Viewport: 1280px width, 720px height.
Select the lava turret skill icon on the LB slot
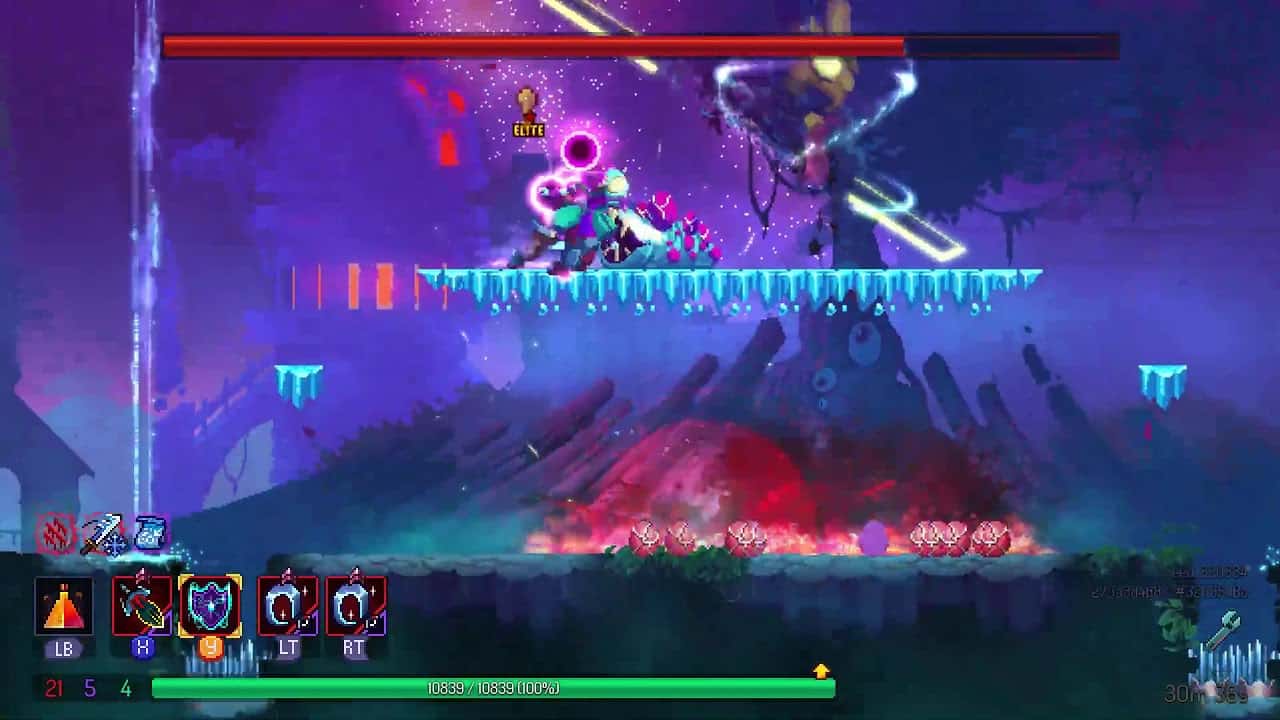[63, 602]
